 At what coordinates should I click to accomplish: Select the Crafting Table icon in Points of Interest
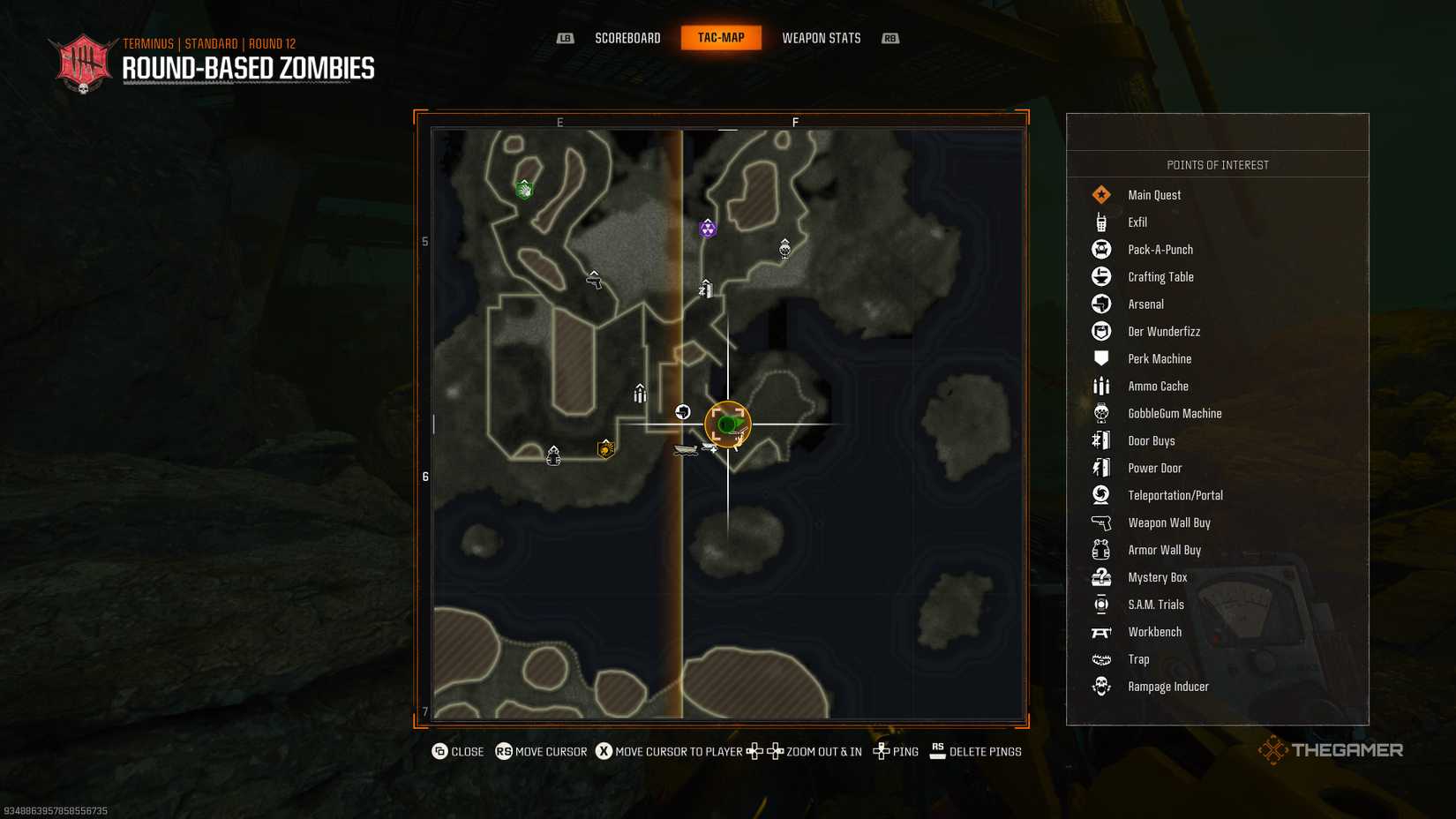[x=1100, y=276]
